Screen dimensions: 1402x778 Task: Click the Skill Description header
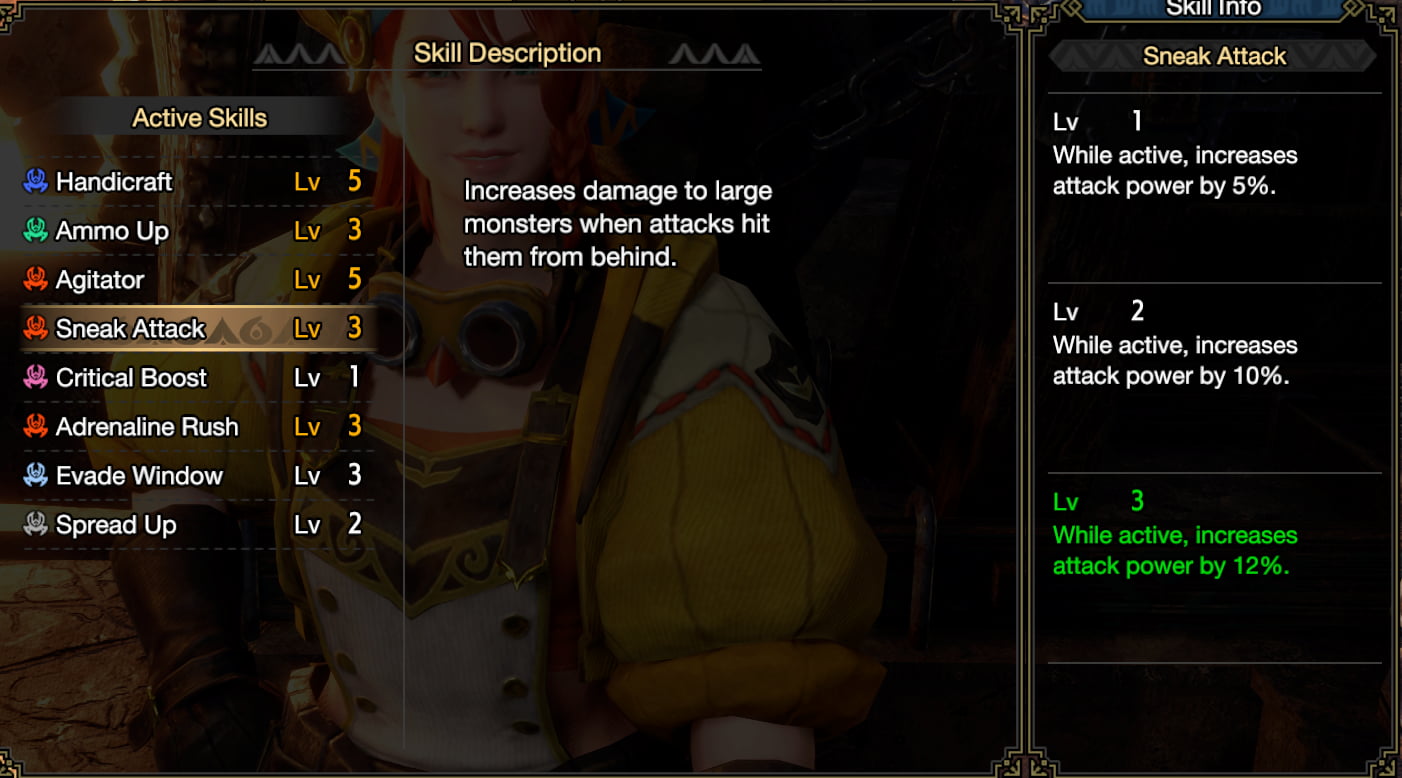click(507, 53)
